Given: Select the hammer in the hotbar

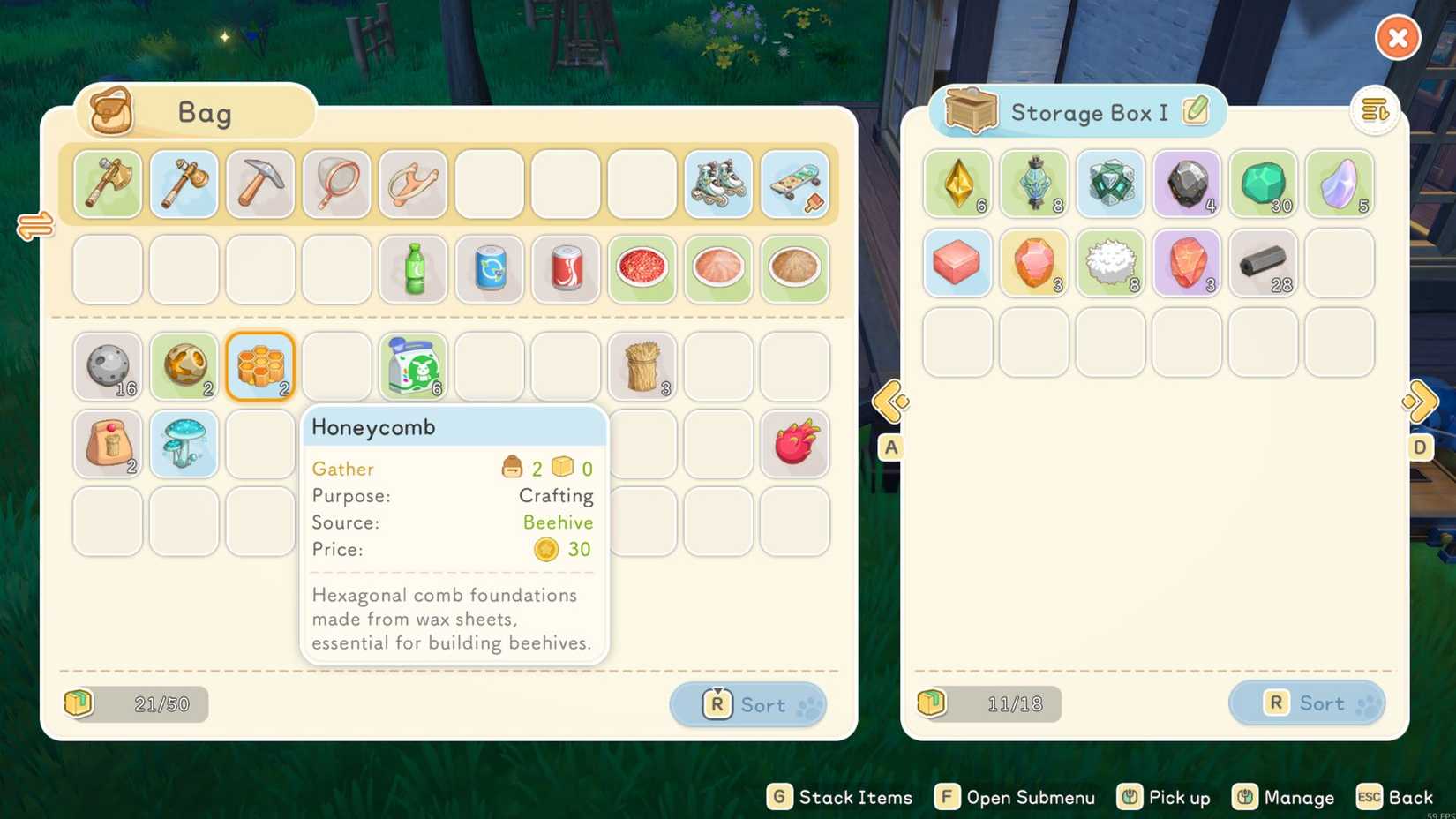Looking at the screenshot, I should (x=184, y=184).
